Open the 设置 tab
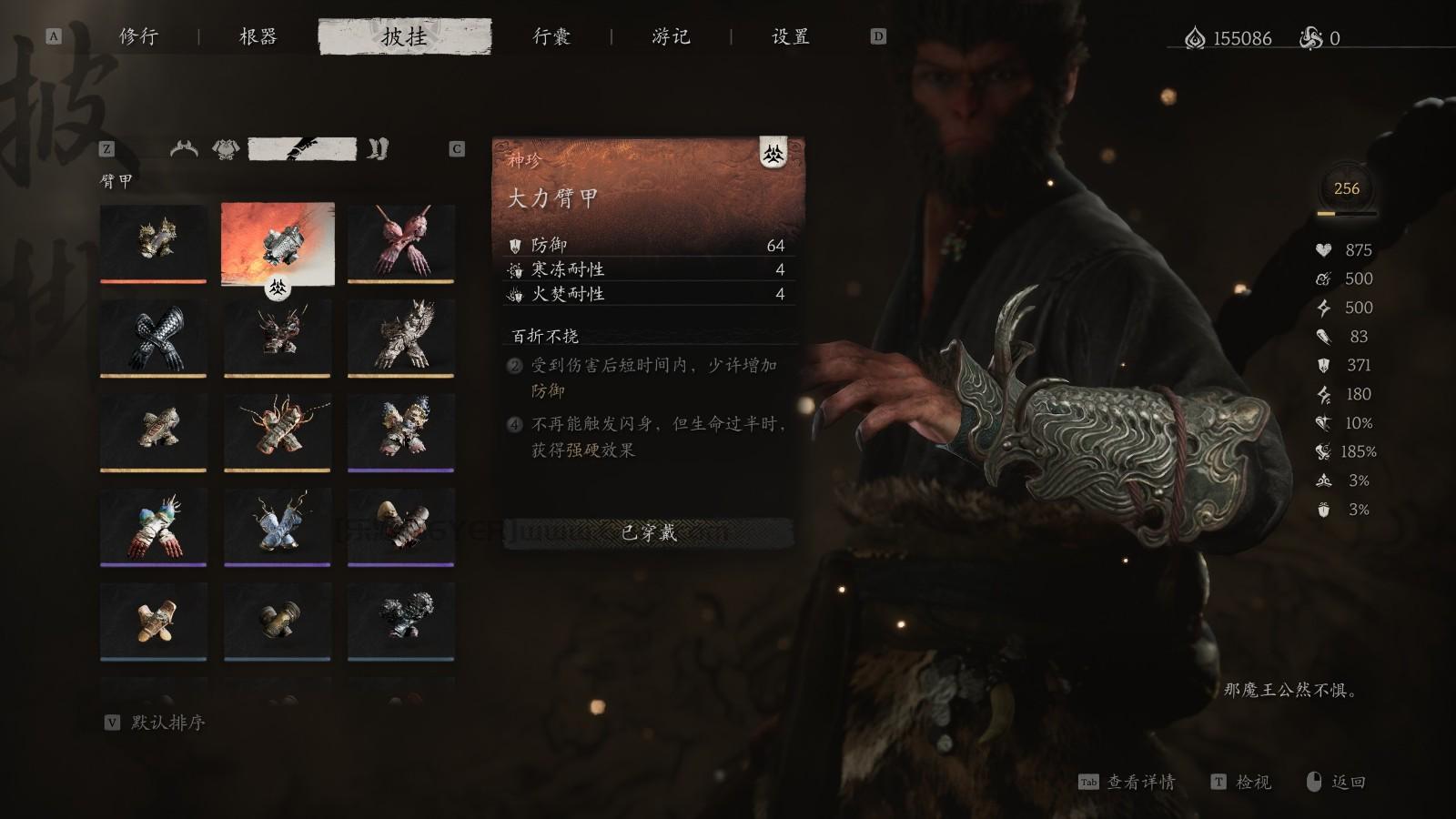 [x=788, y=38]
